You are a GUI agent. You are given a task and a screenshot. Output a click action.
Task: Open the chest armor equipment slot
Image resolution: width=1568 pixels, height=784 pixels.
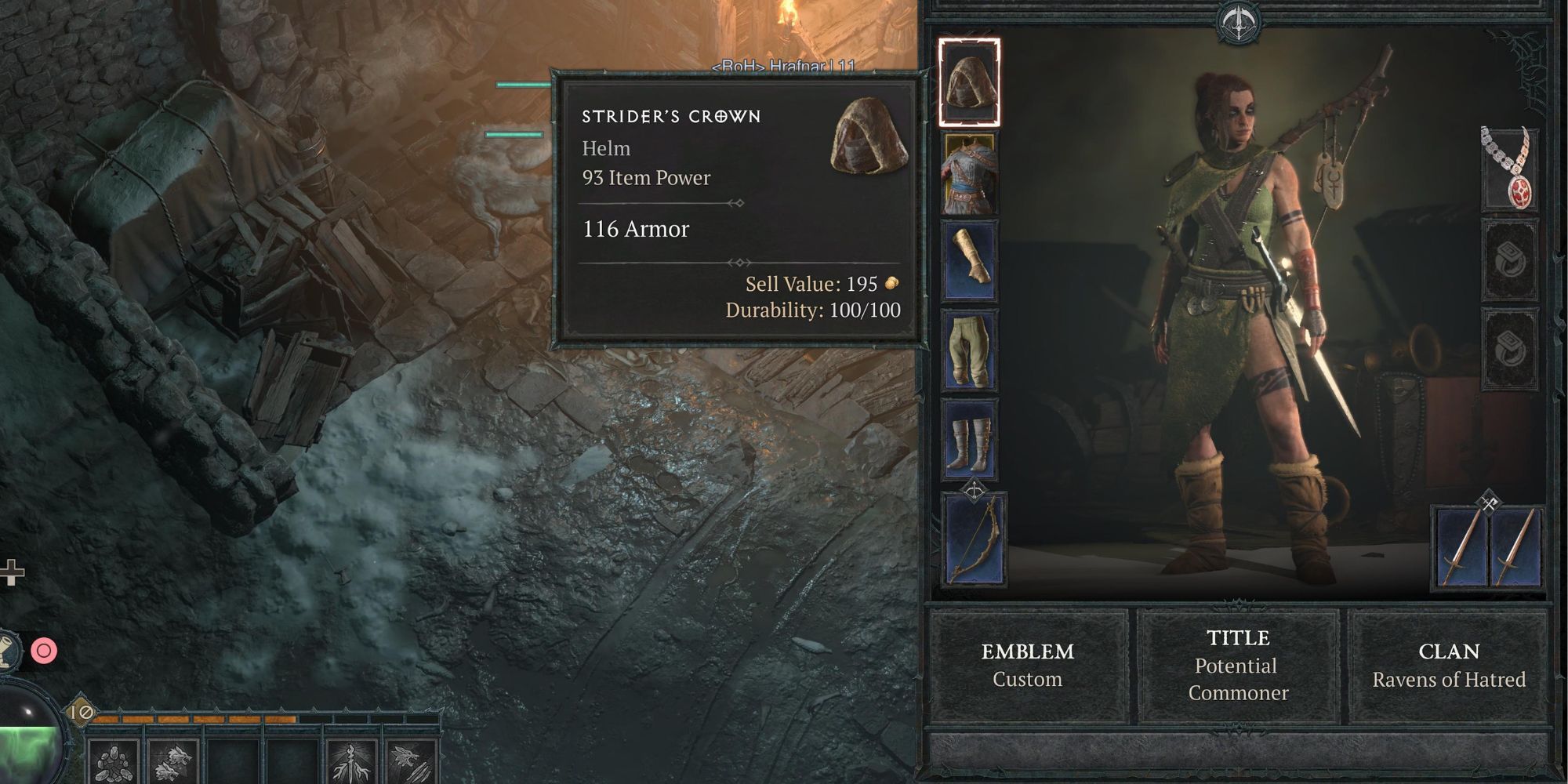click(971, 175)
